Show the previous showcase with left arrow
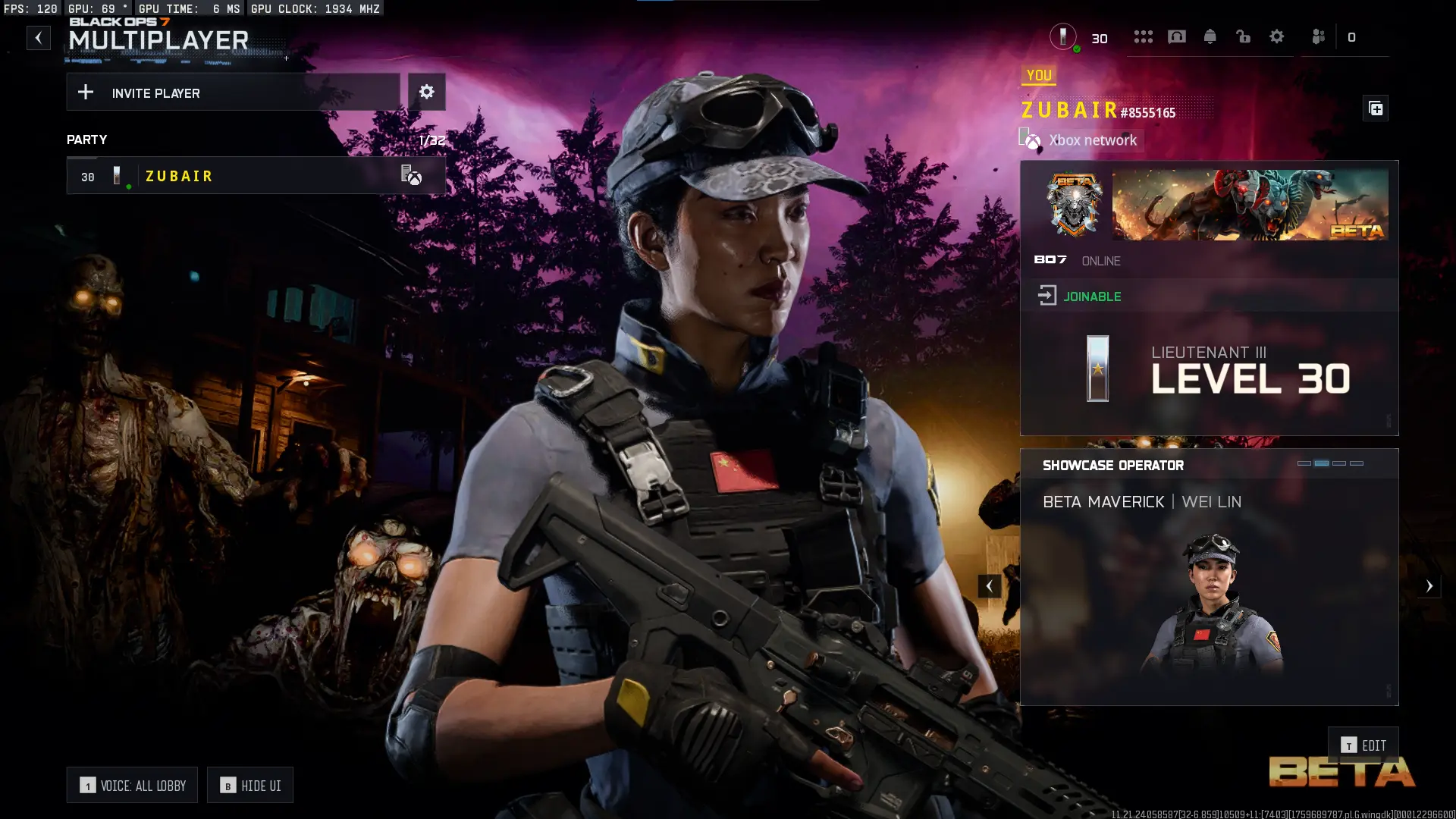 point(989,585)
